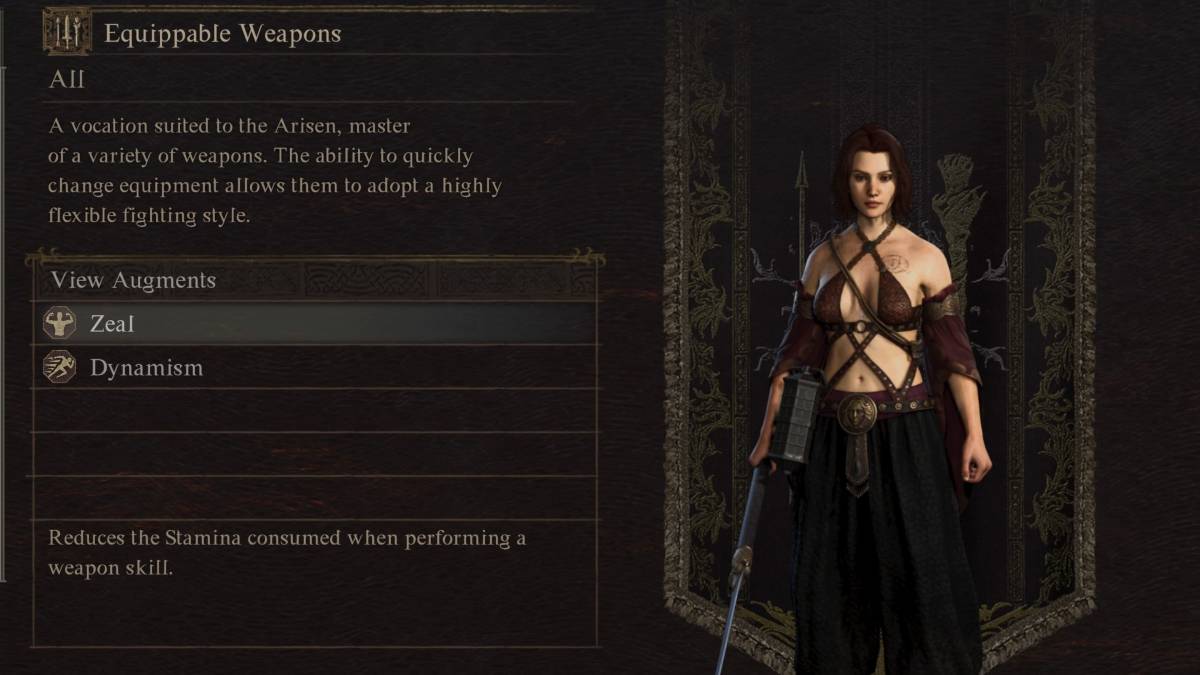Click the Equippable Weapons icon
Screen dimensions: 1200x675
[x=67, y=33]
